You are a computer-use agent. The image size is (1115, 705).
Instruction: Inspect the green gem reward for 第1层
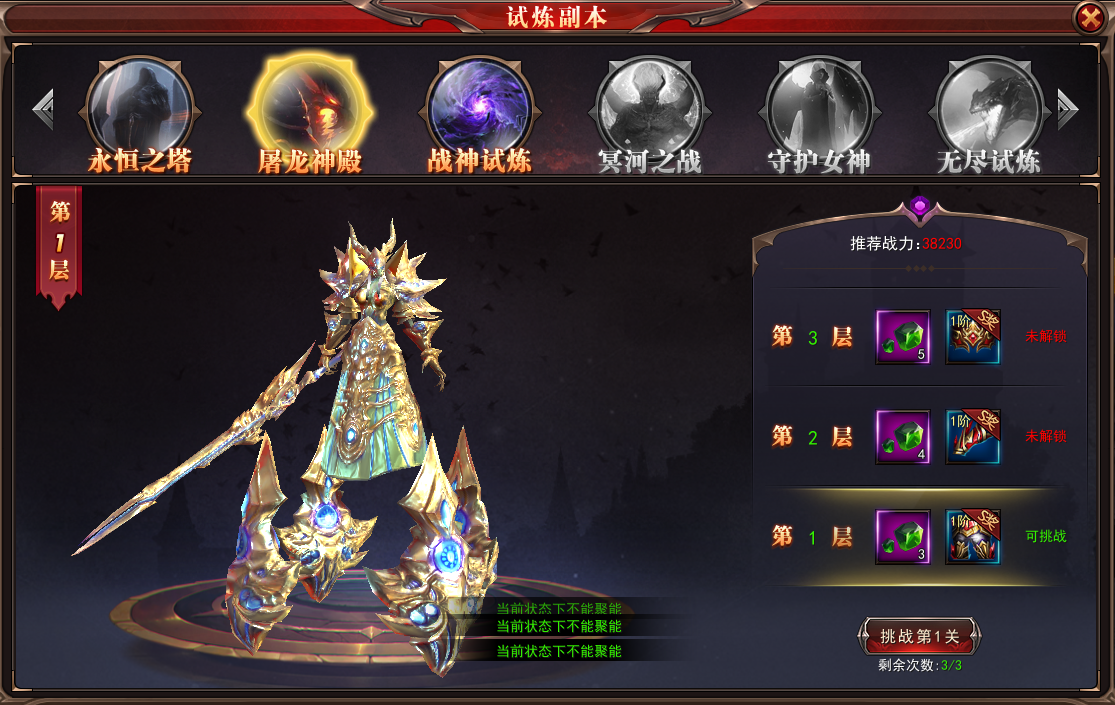[x=903, y=537]
